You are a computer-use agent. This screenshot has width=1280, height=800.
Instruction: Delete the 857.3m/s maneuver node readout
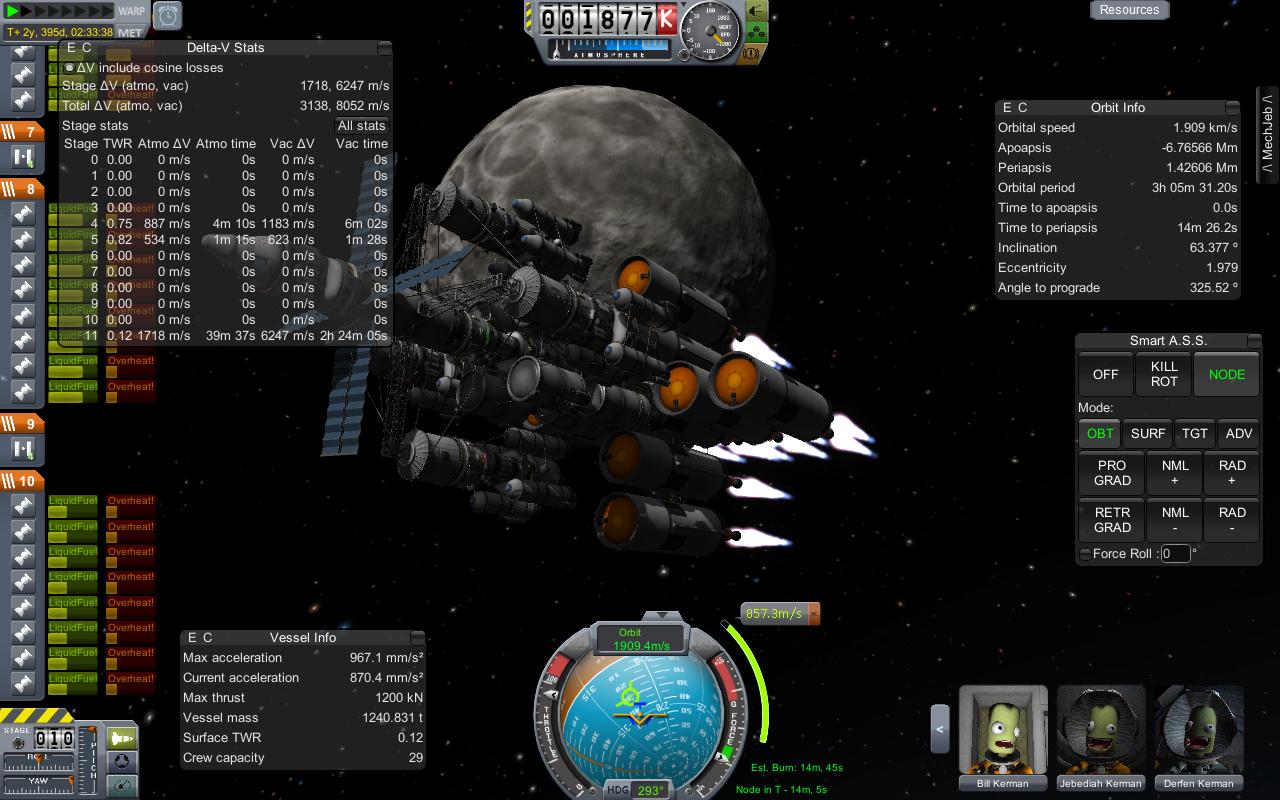(x=814, y=613)
